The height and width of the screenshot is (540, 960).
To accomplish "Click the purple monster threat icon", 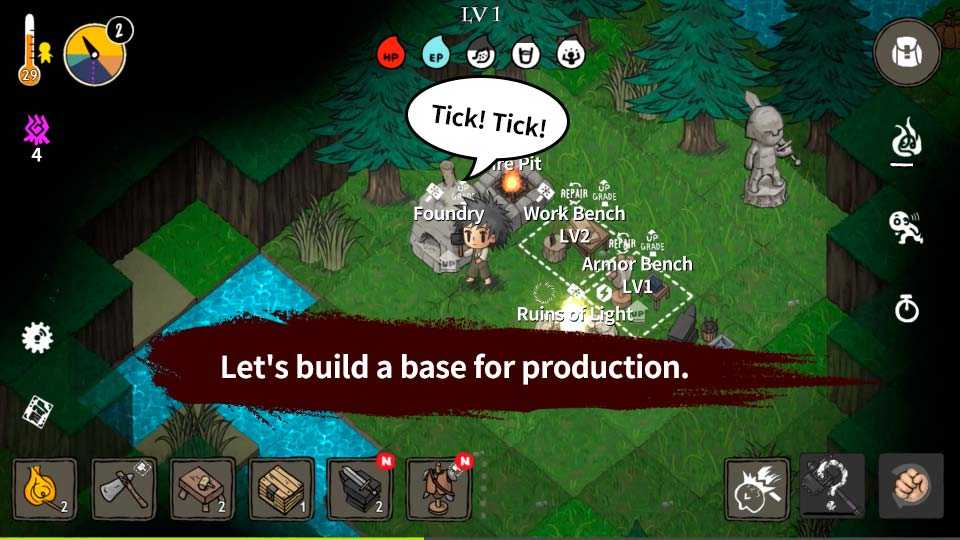I will [37, 130].
